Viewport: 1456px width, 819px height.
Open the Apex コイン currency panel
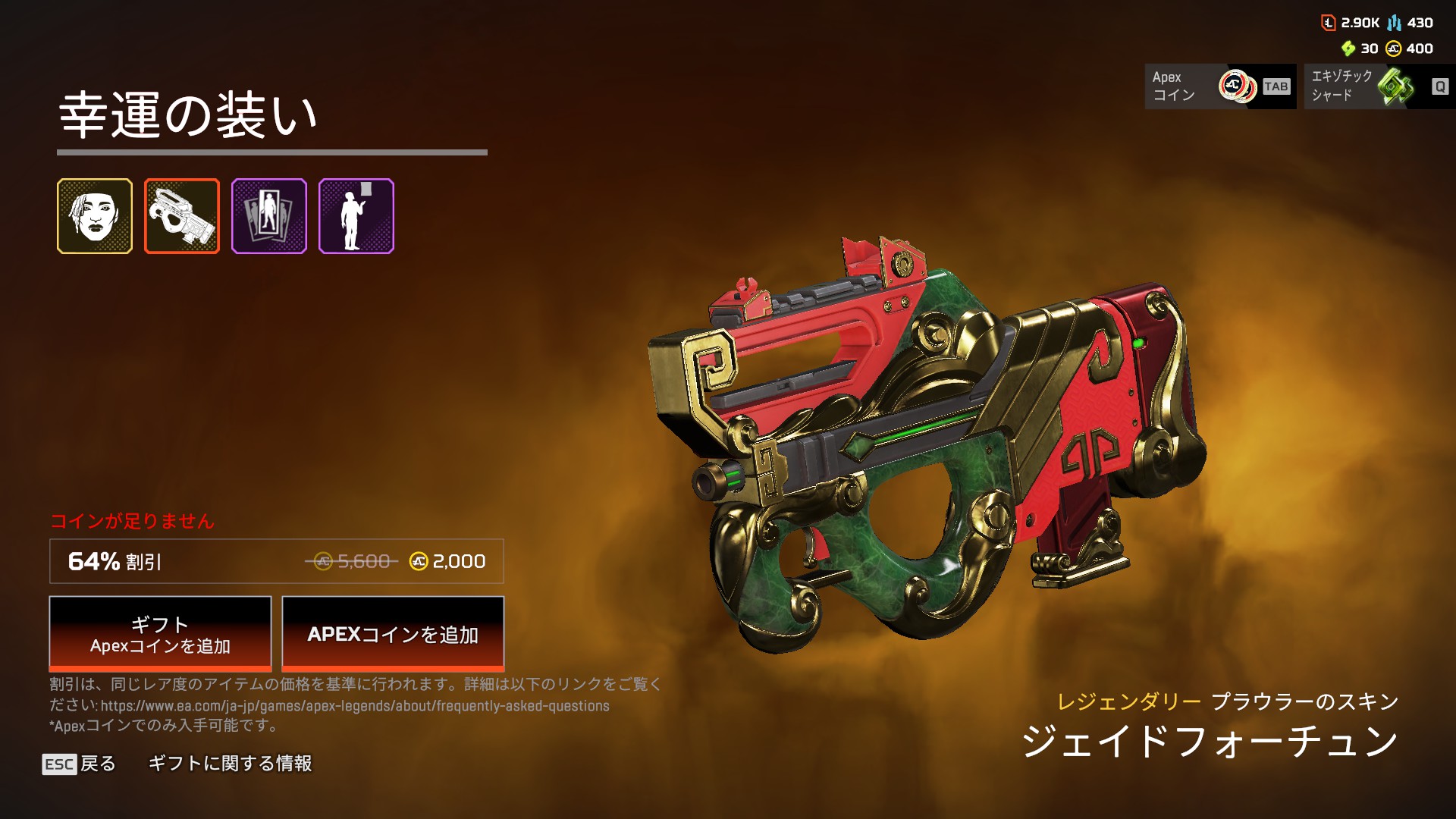coord(1220,86)
